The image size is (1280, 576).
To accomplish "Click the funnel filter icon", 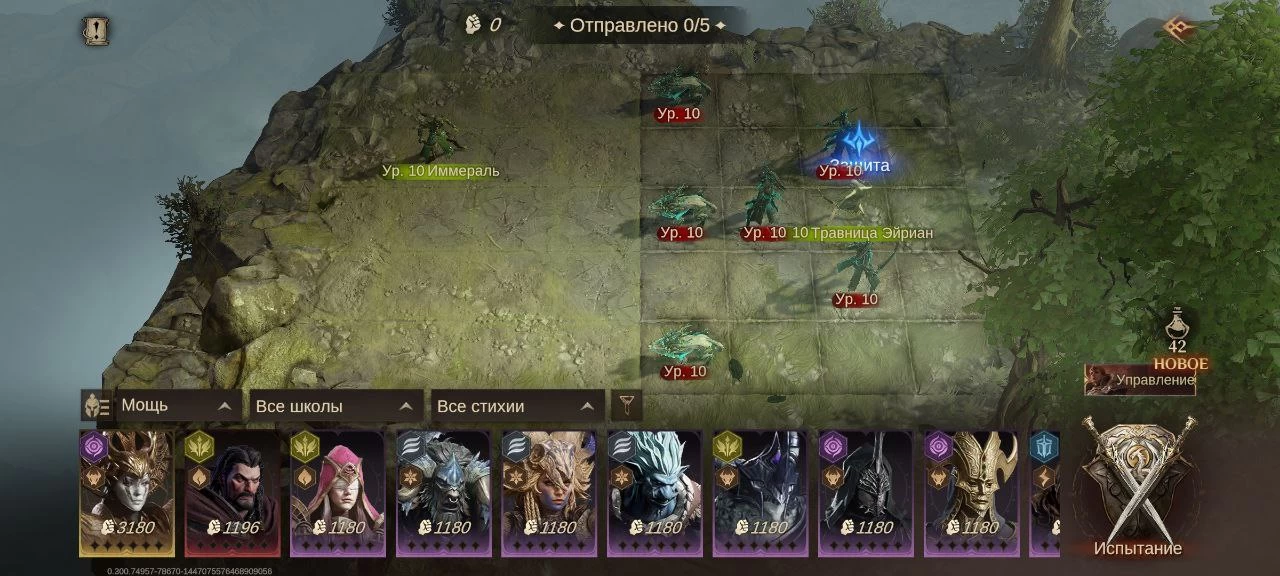I will [x=627, y=406].
